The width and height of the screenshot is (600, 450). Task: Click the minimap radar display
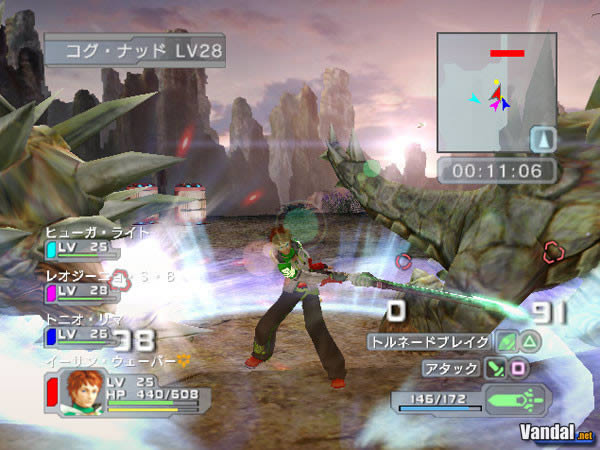496,92
